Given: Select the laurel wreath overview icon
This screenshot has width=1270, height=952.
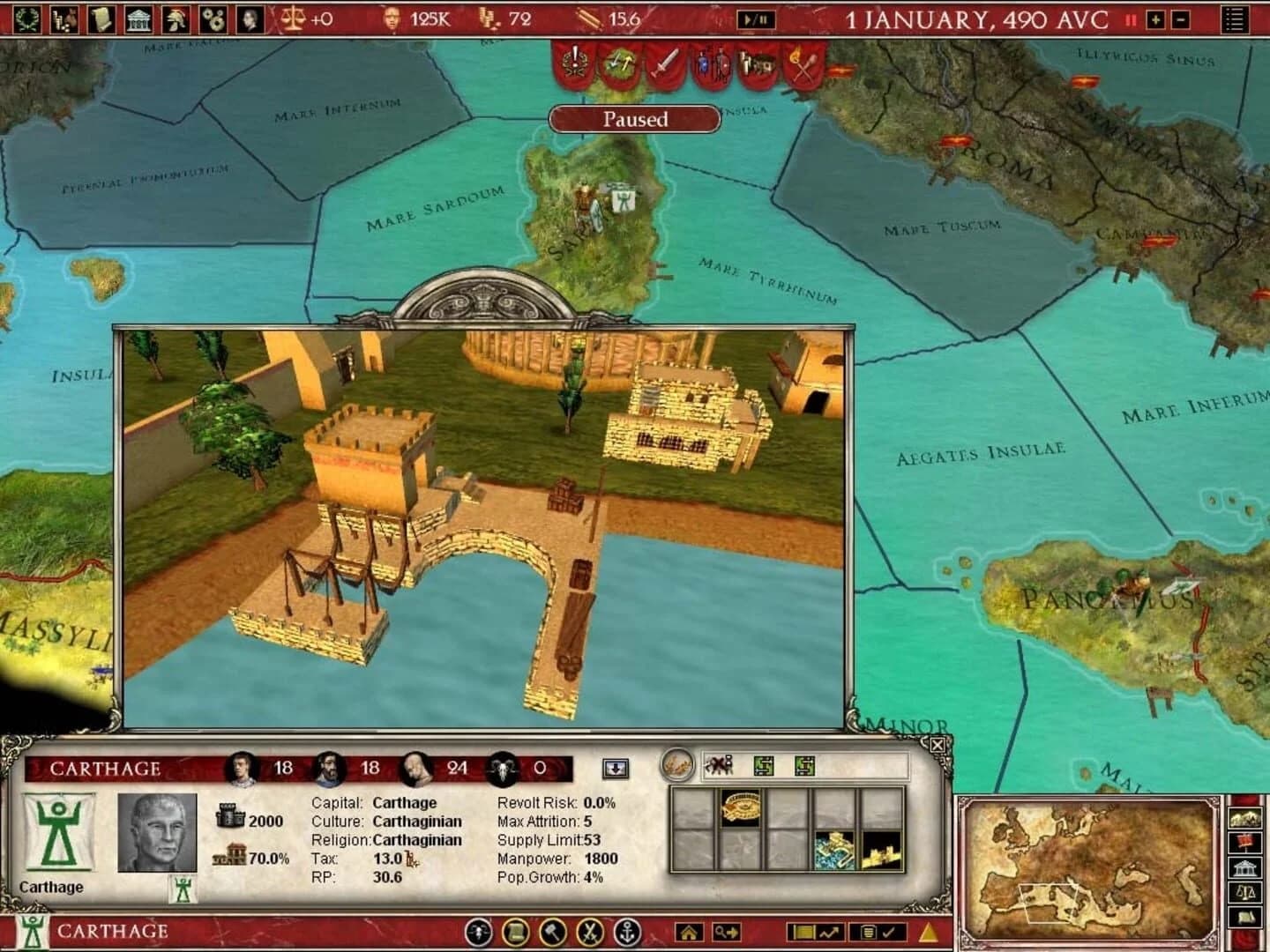Looking at the screenshot, I should click(x=26, y=18).
